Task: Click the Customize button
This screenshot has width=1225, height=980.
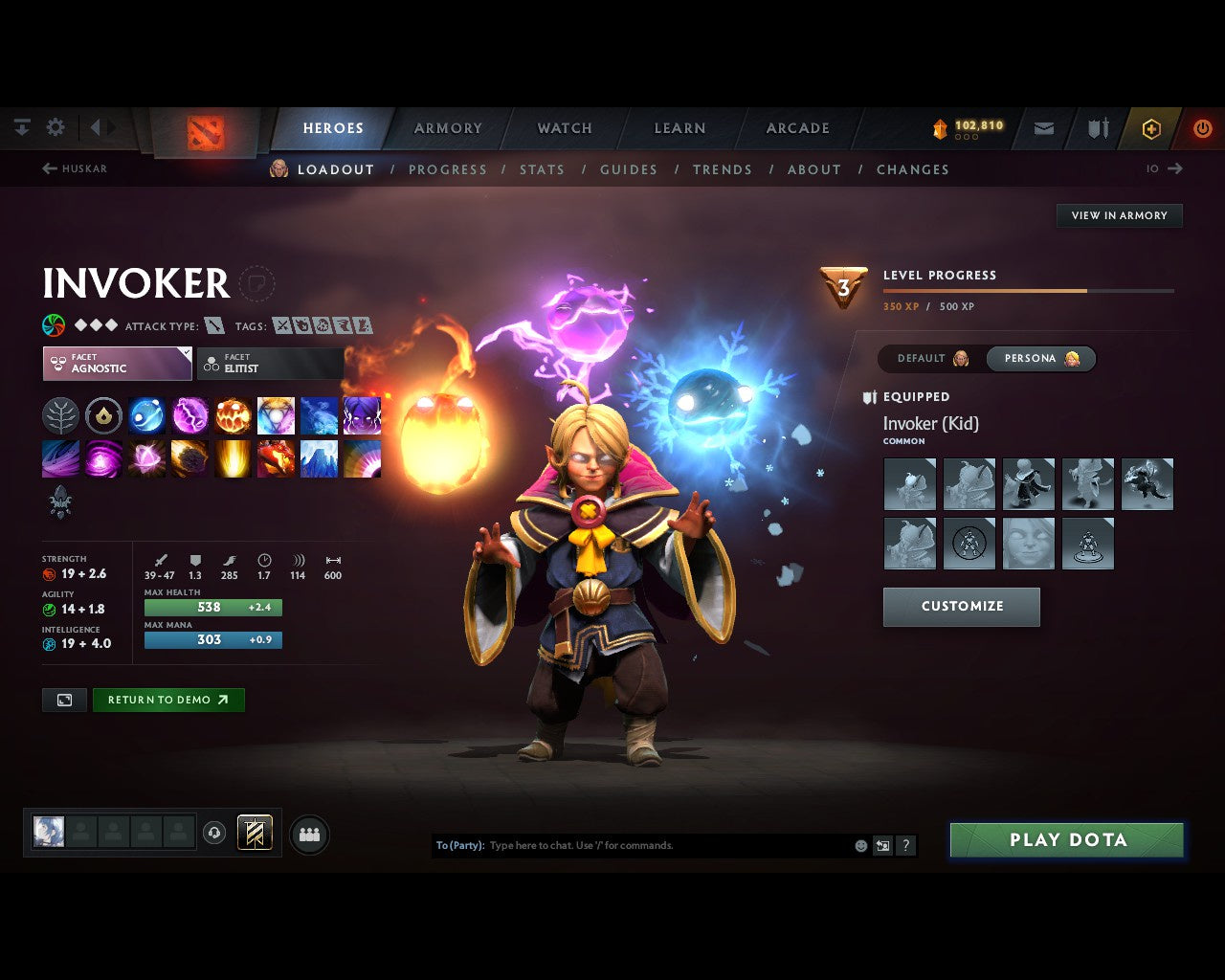Action: 961,607
